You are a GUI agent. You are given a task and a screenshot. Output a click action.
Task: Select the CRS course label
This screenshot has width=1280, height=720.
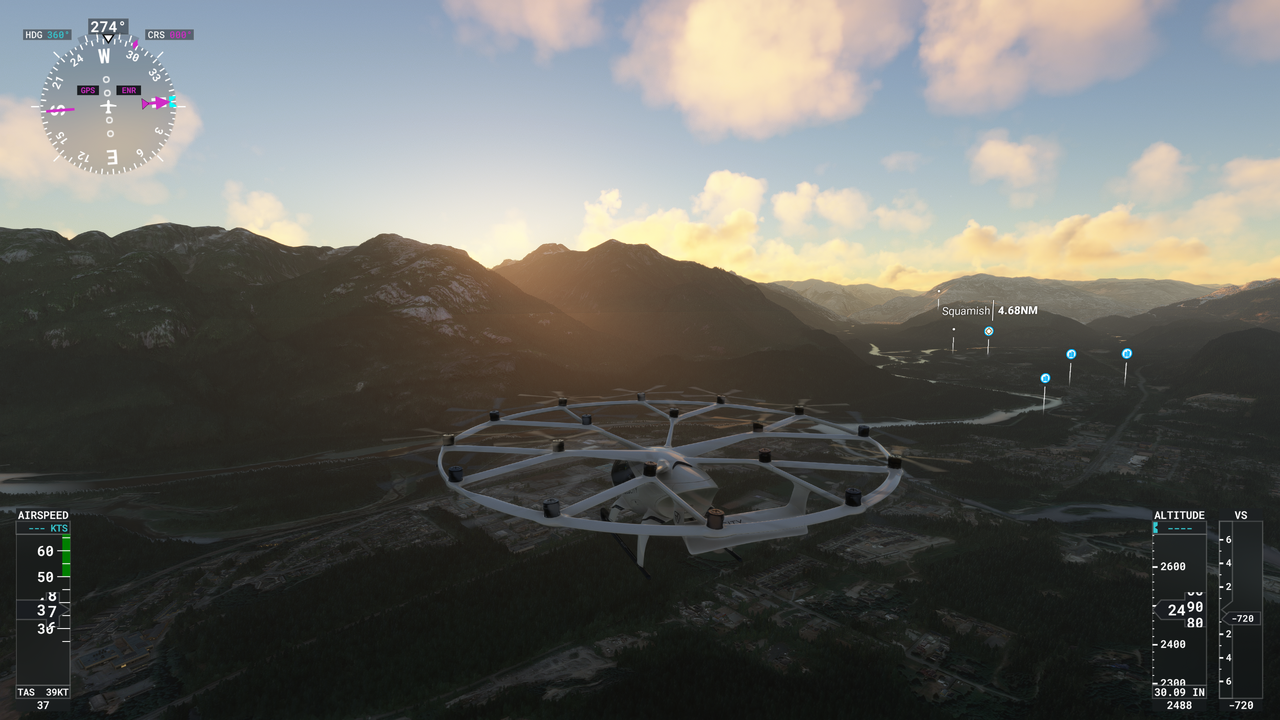169,35
